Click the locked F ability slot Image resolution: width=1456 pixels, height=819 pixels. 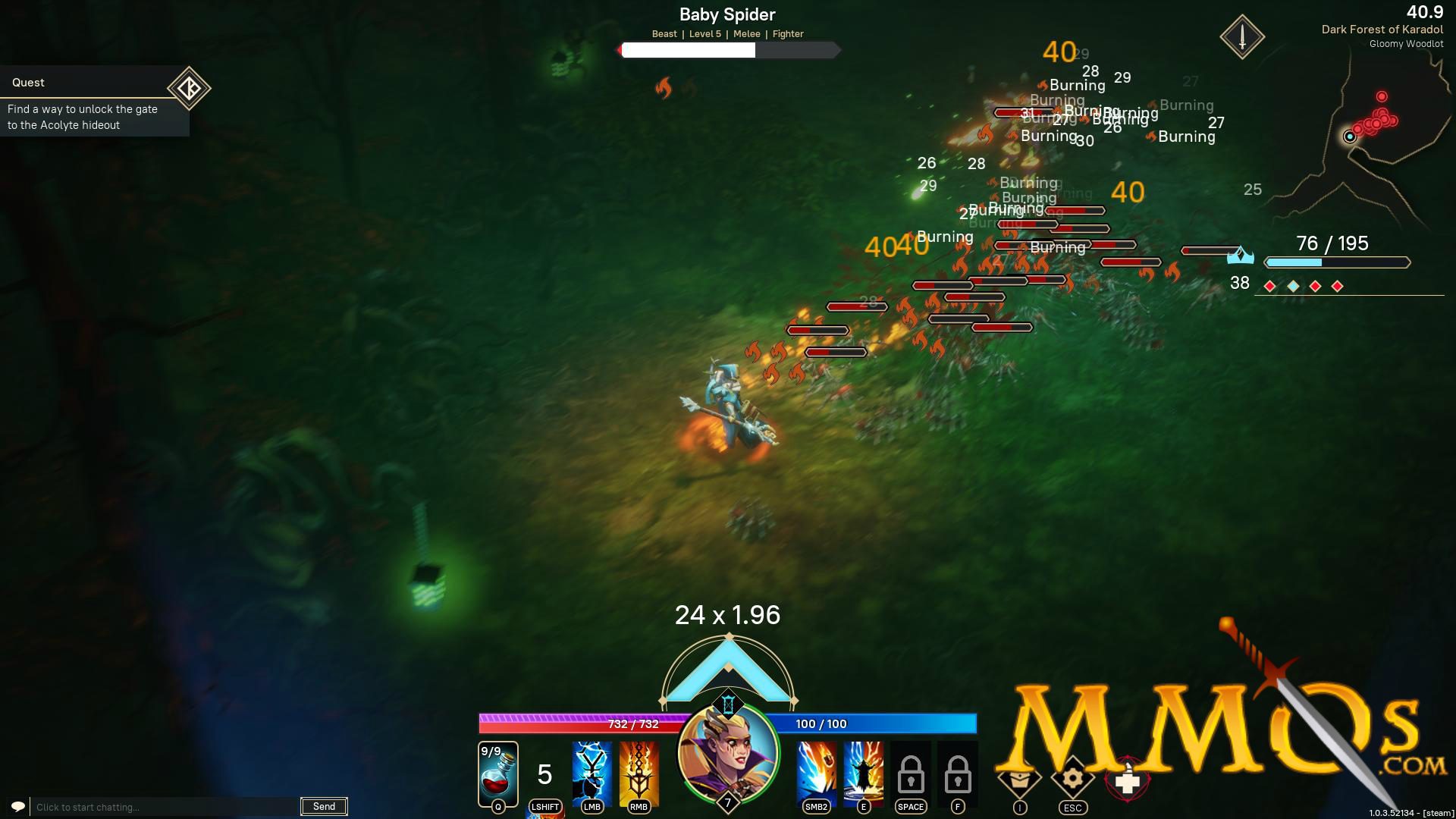coord(957,773)
